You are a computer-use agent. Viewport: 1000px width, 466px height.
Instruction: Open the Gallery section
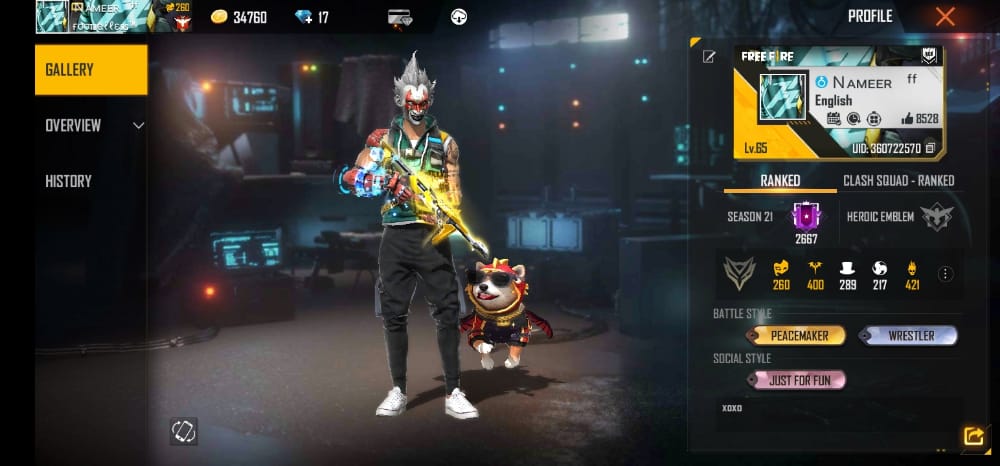tap(90, 70)
